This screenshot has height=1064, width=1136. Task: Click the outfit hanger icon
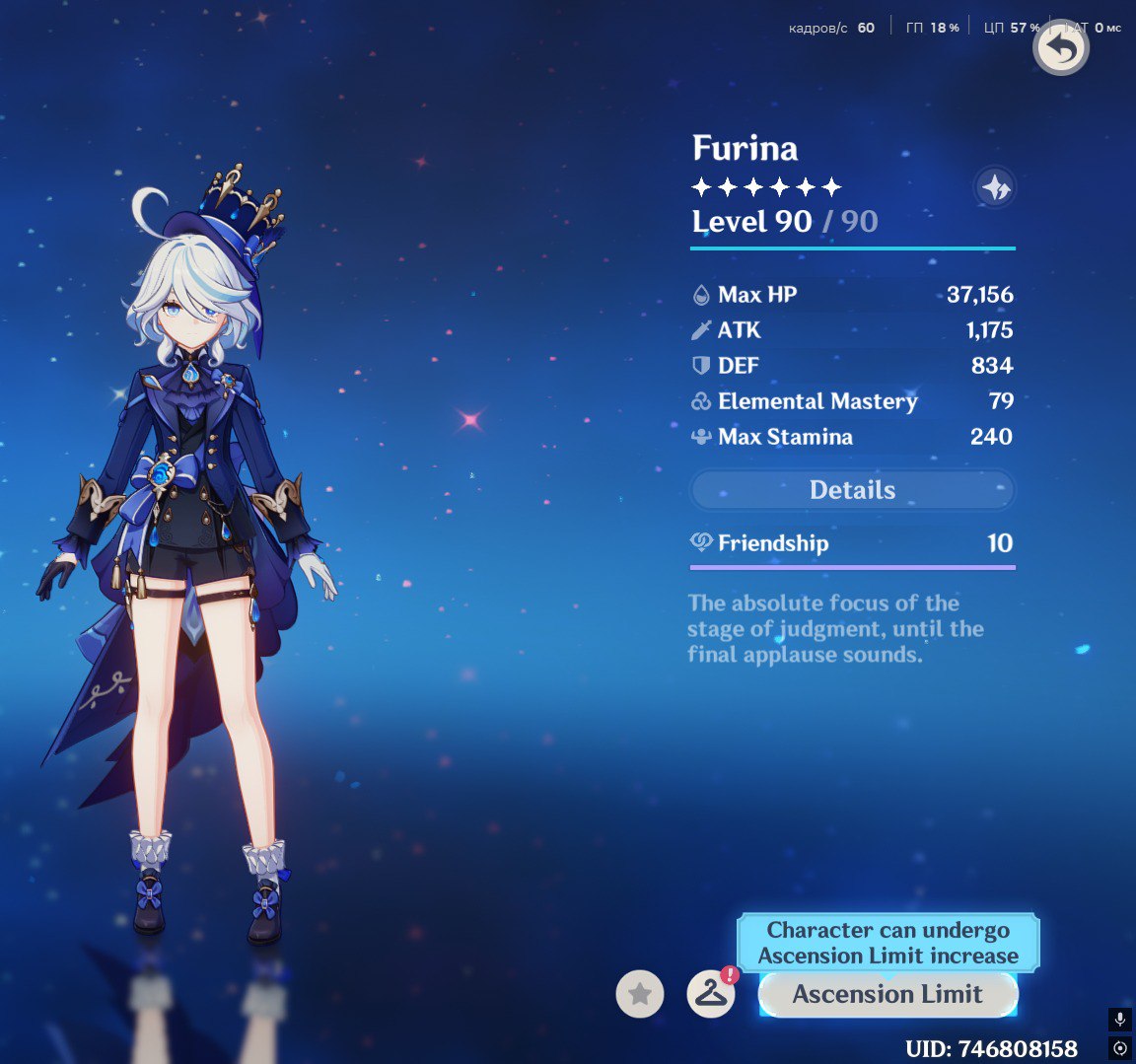point(711,994)
